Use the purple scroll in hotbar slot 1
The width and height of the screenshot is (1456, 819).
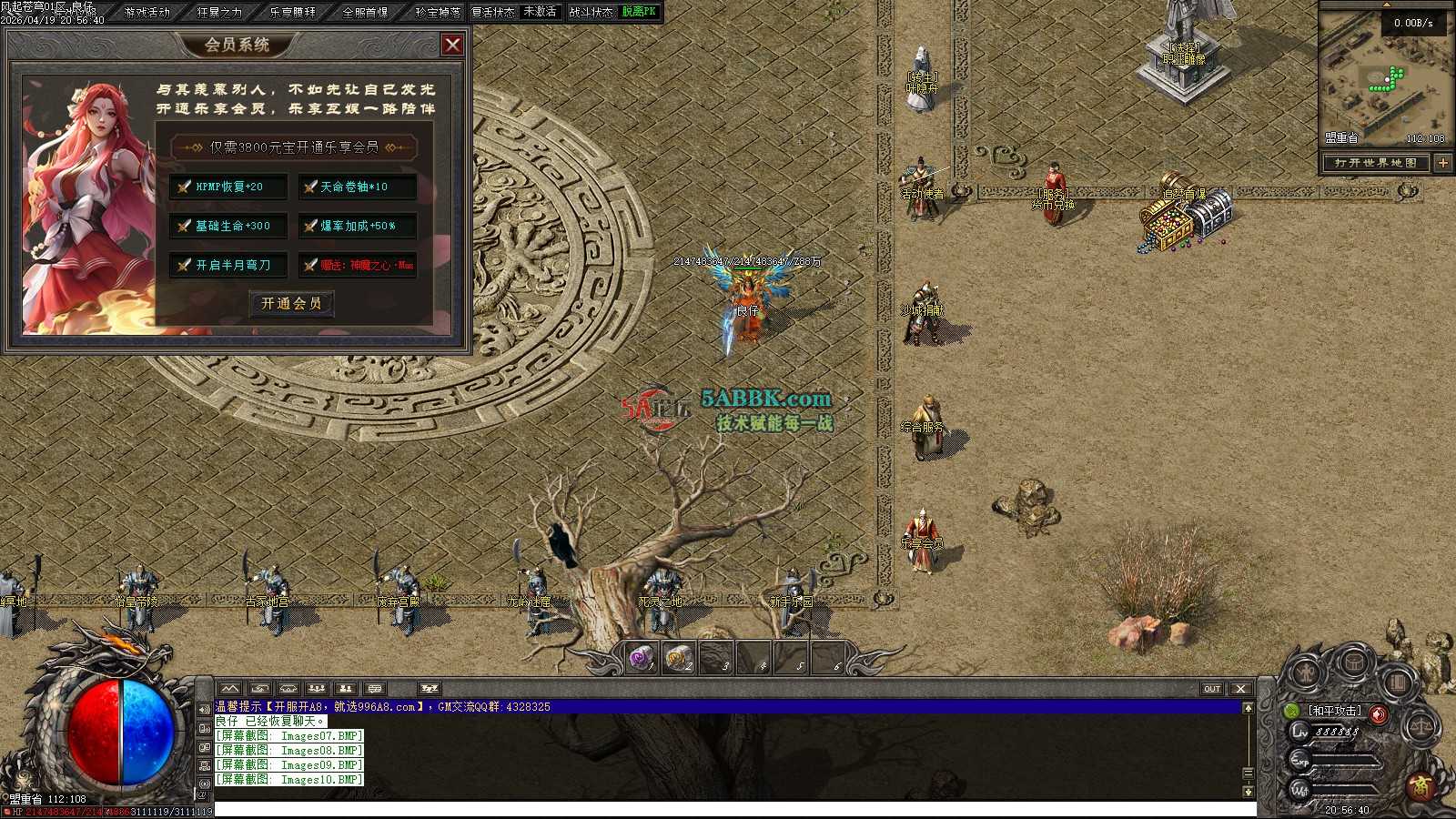tap(642, 658)
